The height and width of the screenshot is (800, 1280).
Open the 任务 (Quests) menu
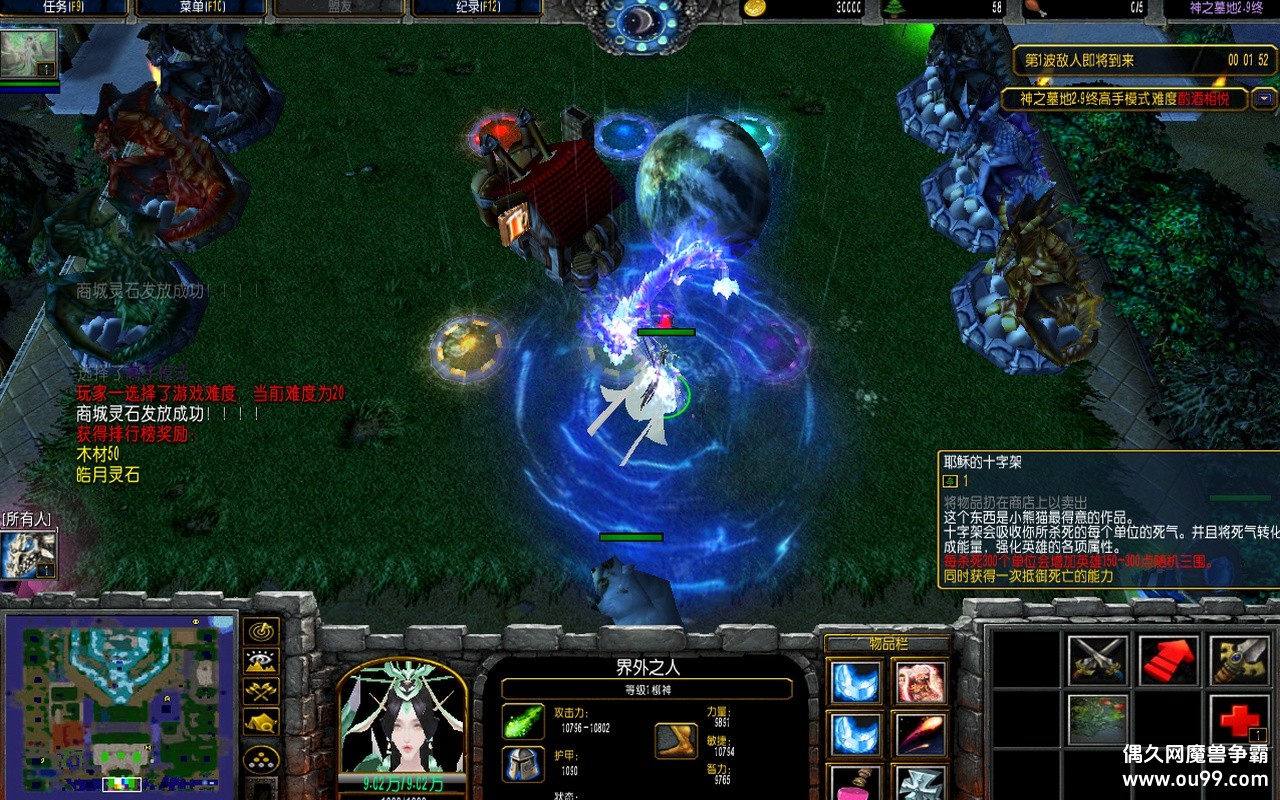tap(64, 8)
